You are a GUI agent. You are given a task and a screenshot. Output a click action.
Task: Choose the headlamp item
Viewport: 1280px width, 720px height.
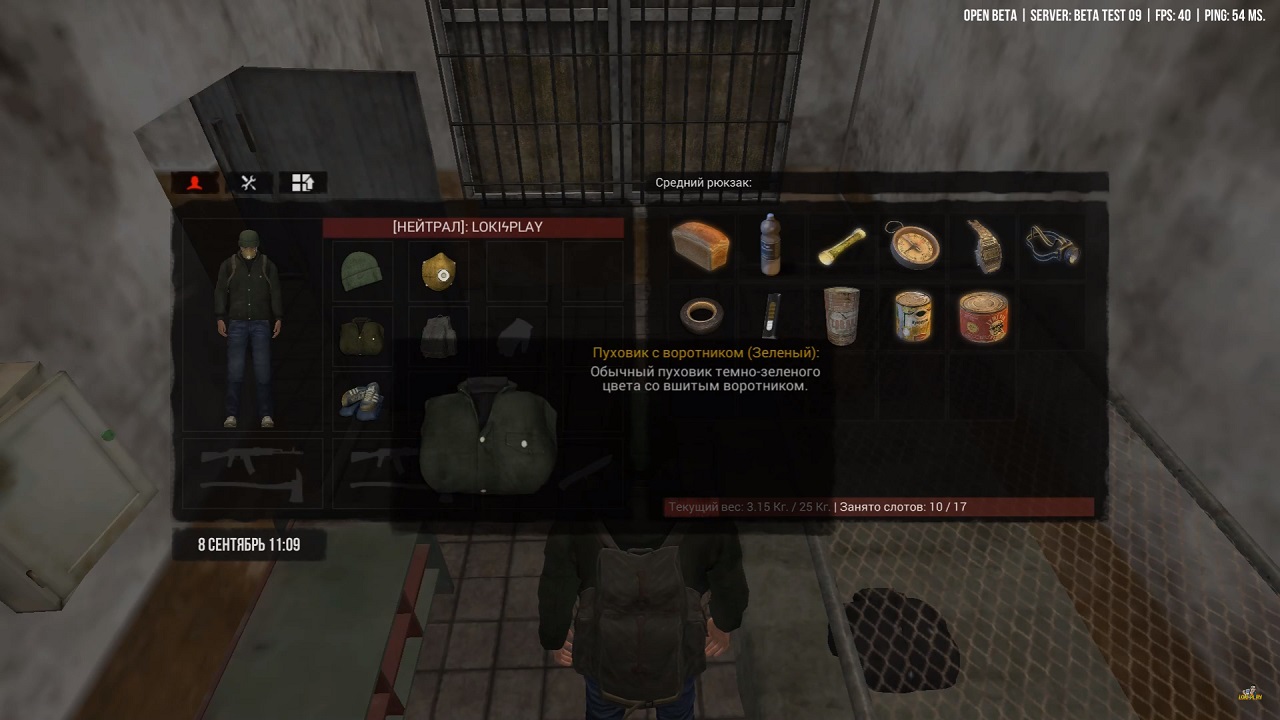tap(1053, 245)
